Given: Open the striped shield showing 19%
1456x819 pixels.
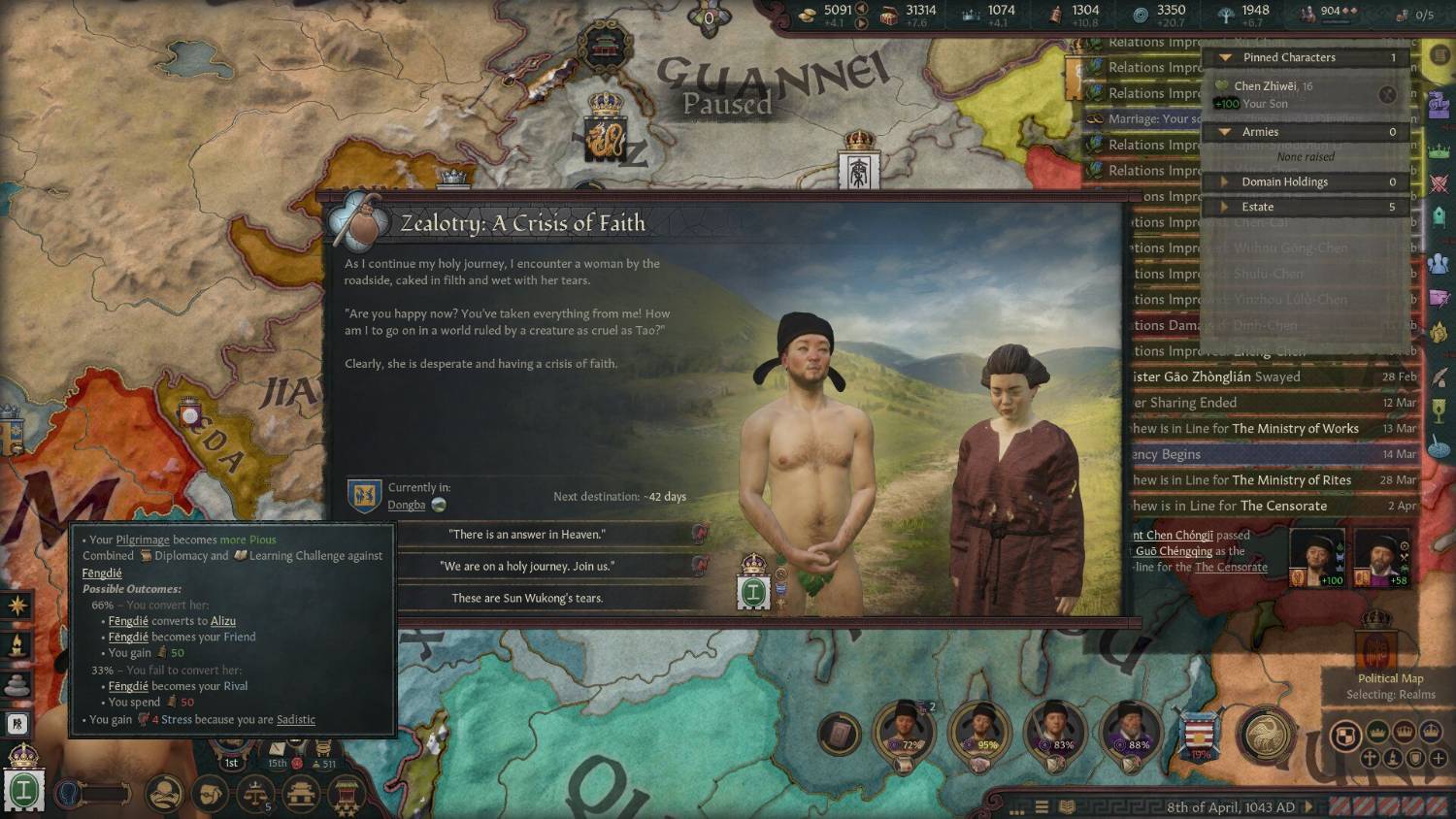Looking at the screenshot, I should click(1201, 737).
